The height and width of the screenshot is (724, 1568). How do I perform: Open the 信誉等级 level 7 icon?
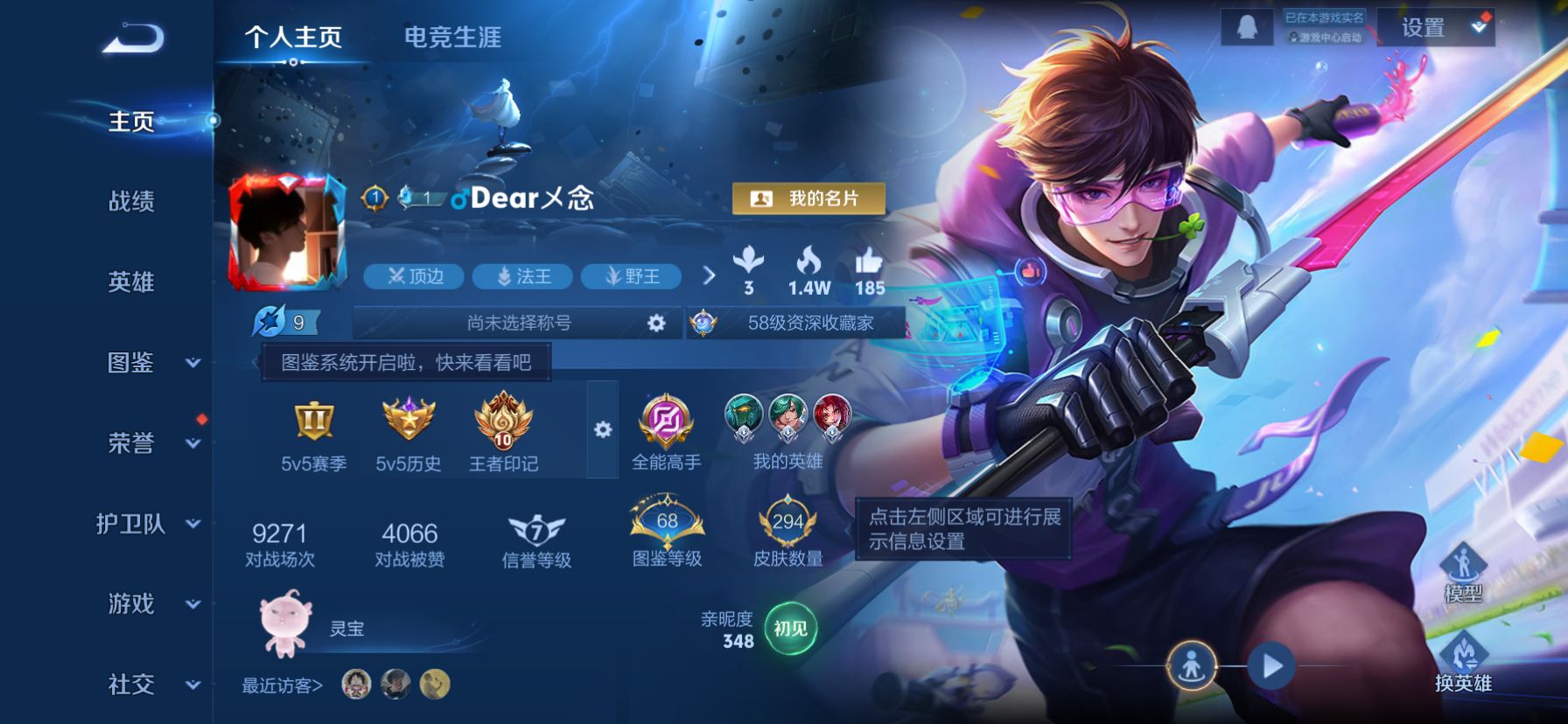coord(535,527)
